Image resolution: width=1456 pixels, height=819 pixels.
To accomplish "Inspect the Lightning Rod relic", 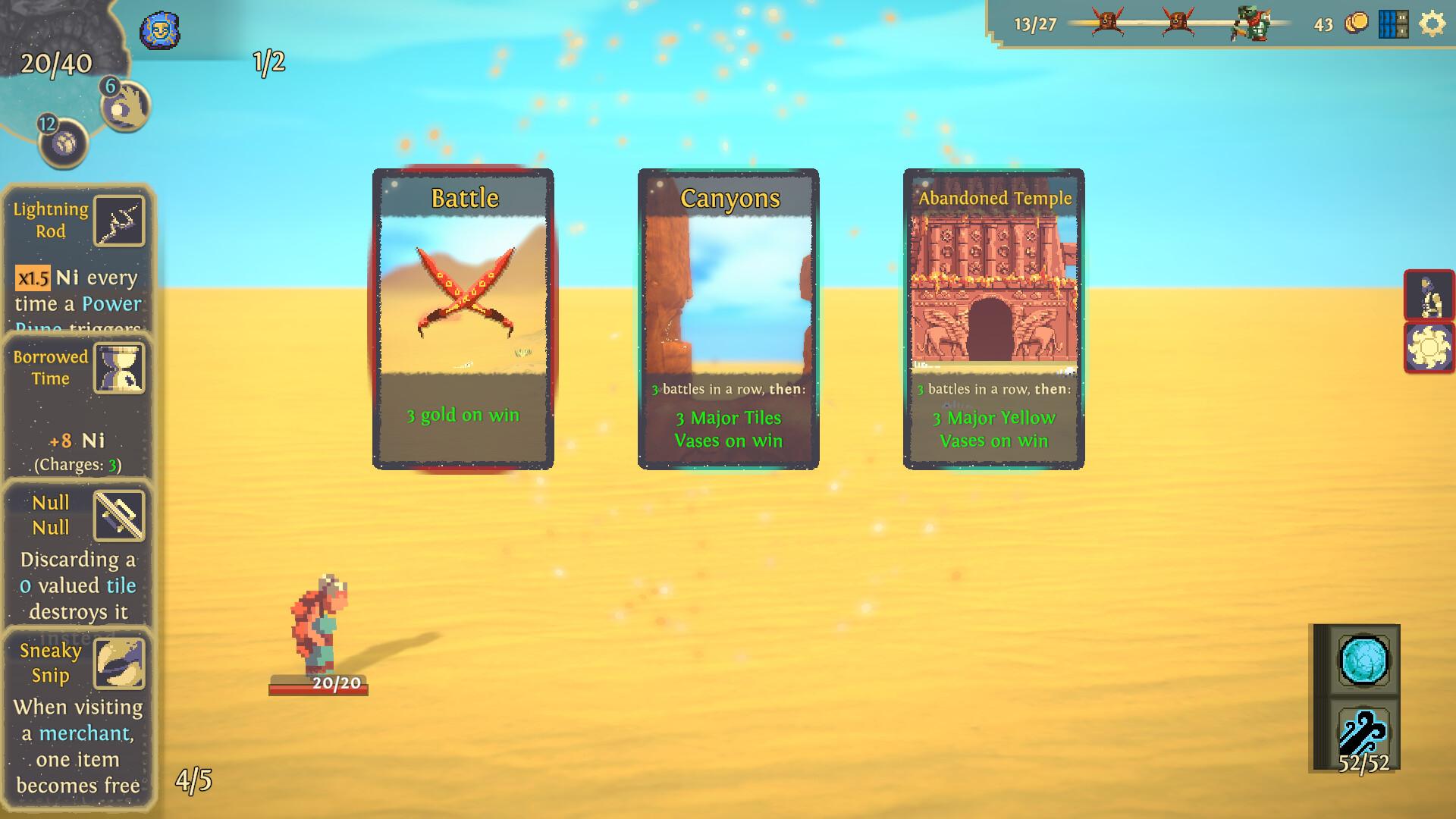I will [x=119, y=221].
